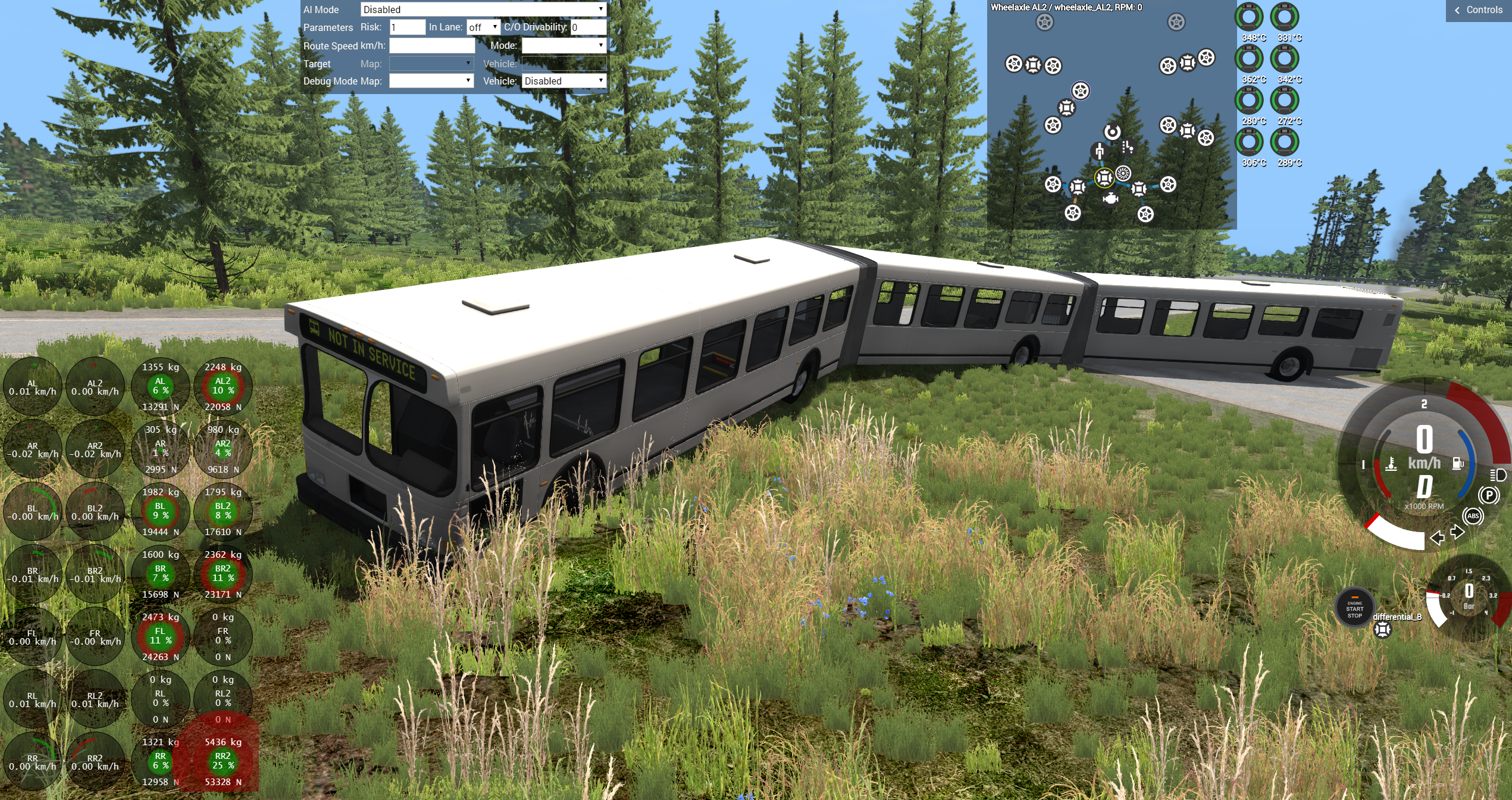Viewport: 1512px width, 800px height.
Task: Click the differential_B icon
Action: [x=1382, y=630]
